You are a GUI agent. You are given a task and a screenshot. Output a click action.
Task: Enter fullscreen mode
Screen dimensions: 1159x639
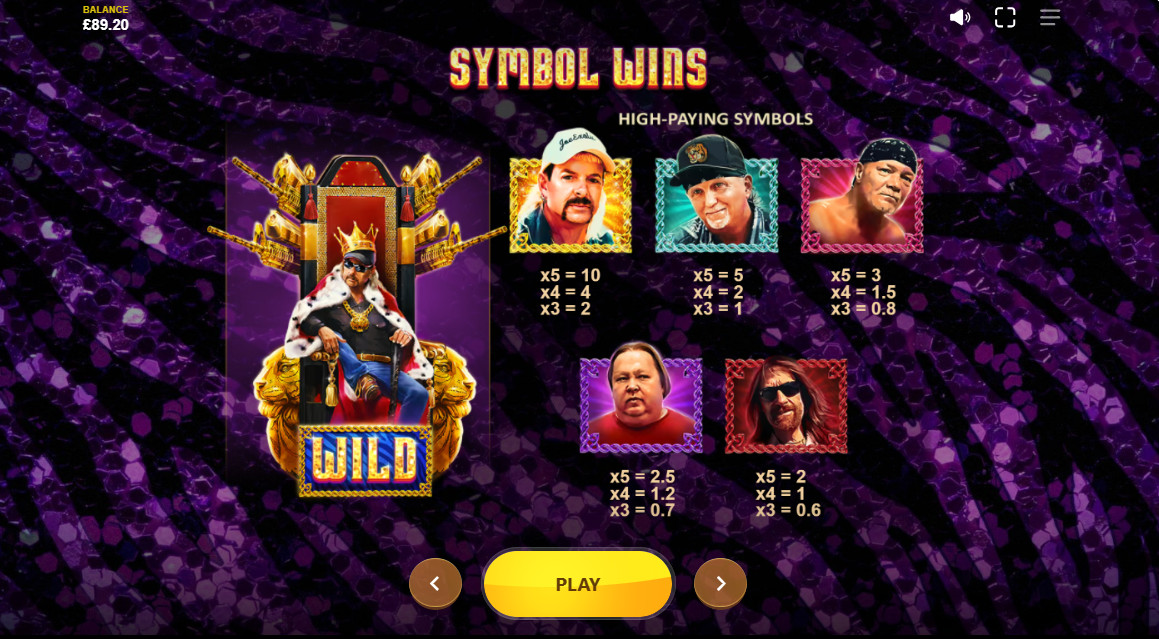(x=1005, y=17)
